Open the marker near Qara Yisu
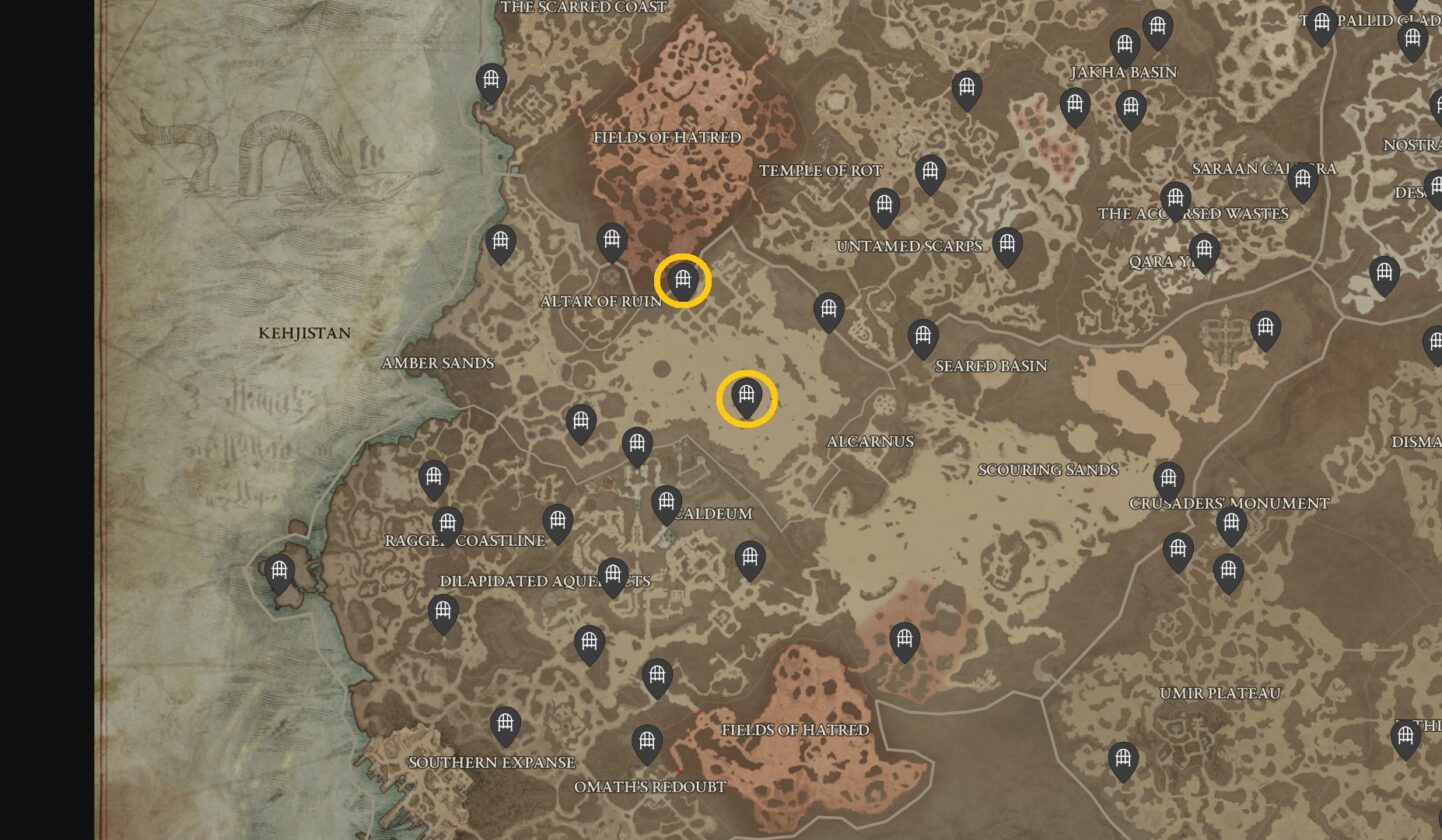The width and height of the screenshot is (1442, 840). [1204, 250]
